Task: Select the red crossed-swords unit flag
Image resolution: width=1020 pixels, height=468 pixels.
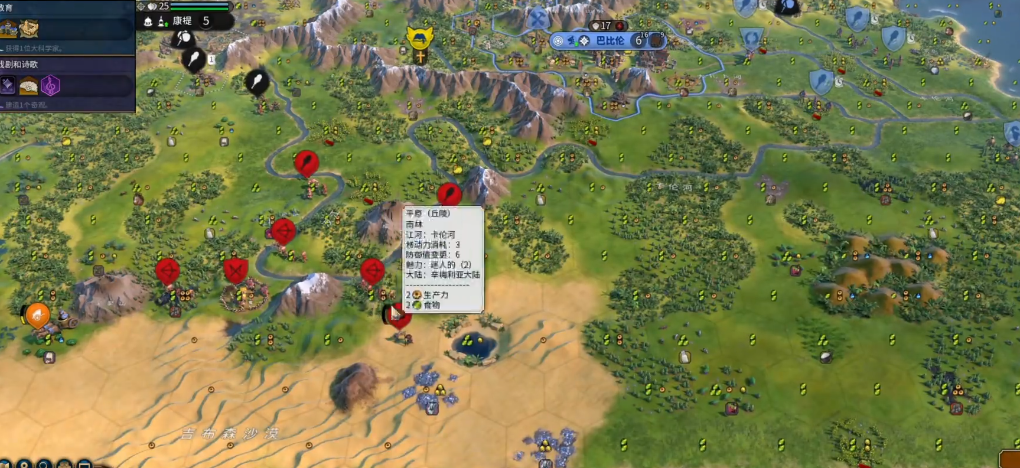Action: 236,270
